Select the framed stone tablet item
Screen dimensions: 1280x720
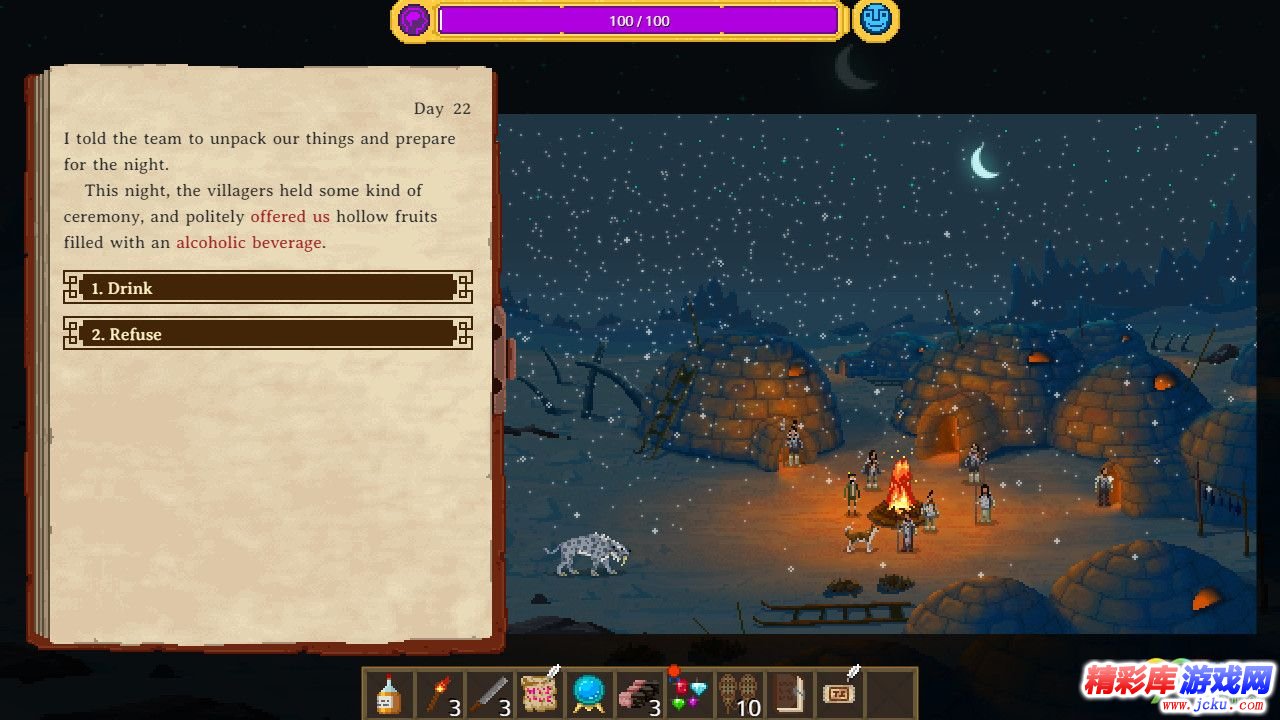[841, 692]
